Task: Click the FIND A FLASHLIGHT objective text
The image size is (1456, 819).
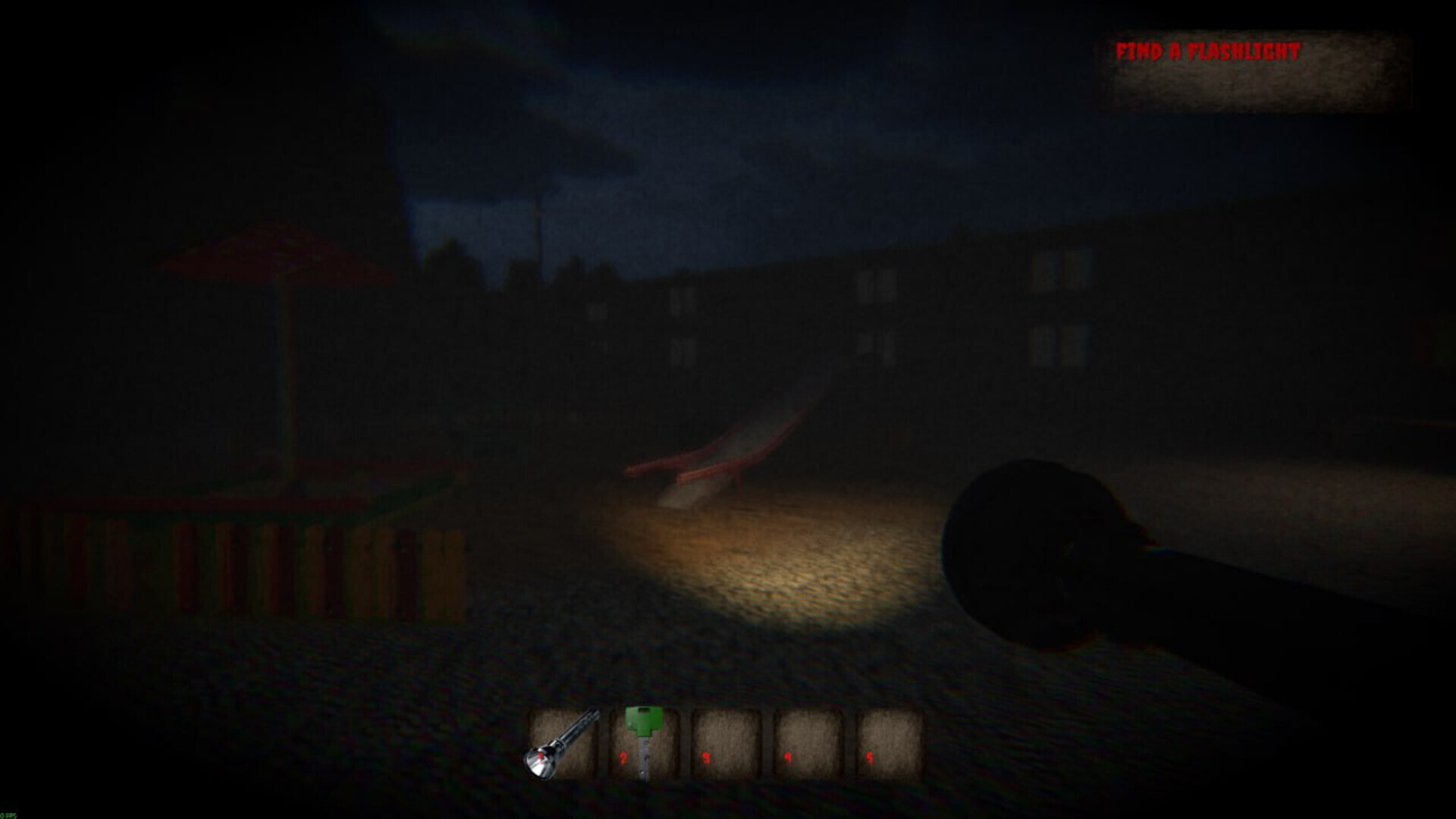Action: click(x=1207, y=50)
